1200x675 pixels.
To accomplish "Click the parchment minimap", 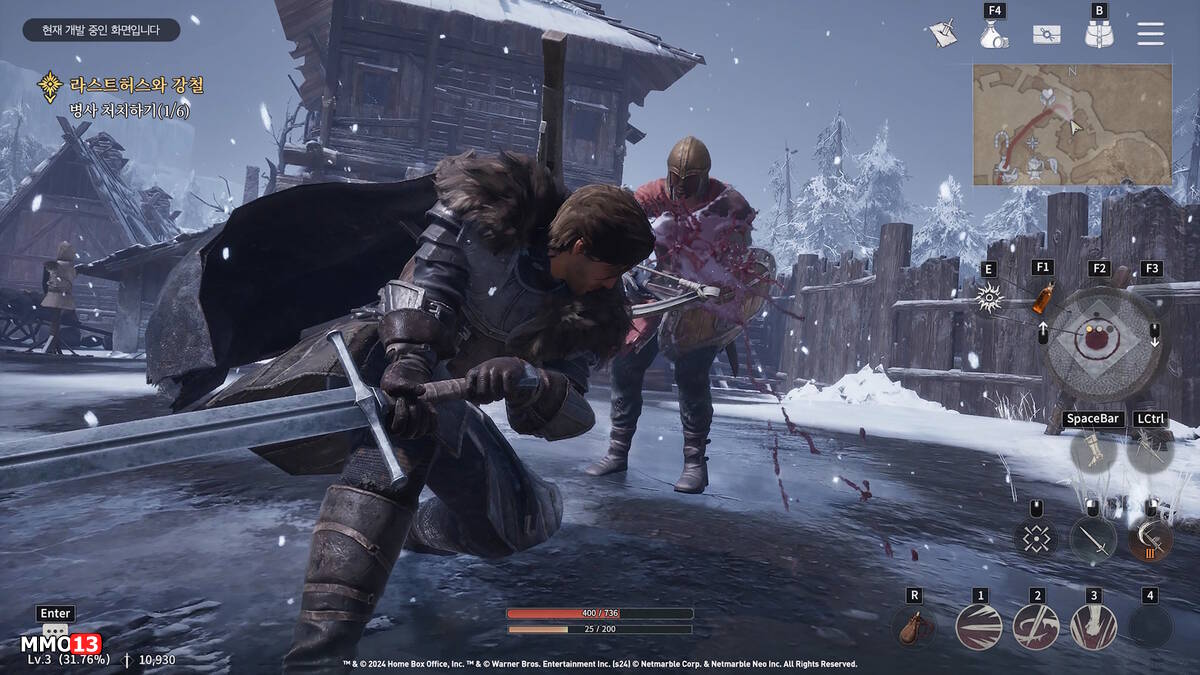I will coord(1072,124).
